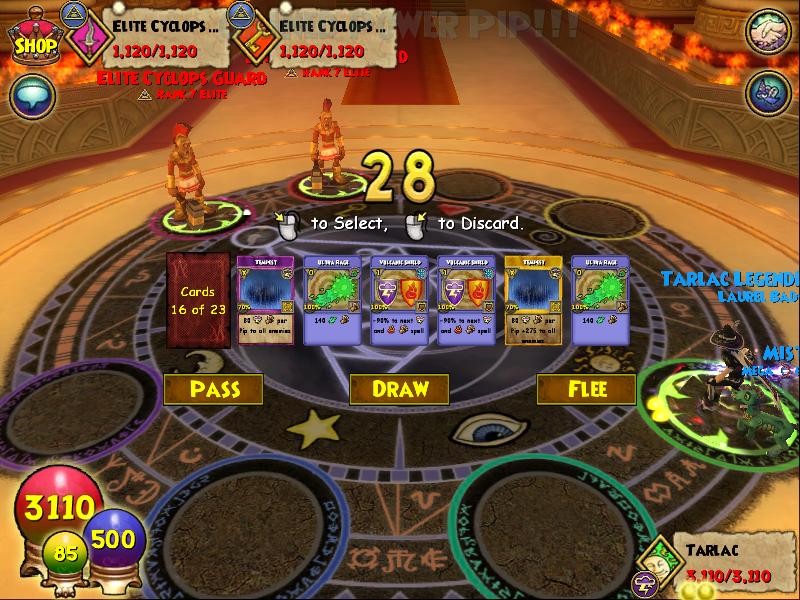Choose the gold-bordered Tempest treasure card
Image resolution: width=800 pixels, height=600 pixels.
click(x=533, y=300)
